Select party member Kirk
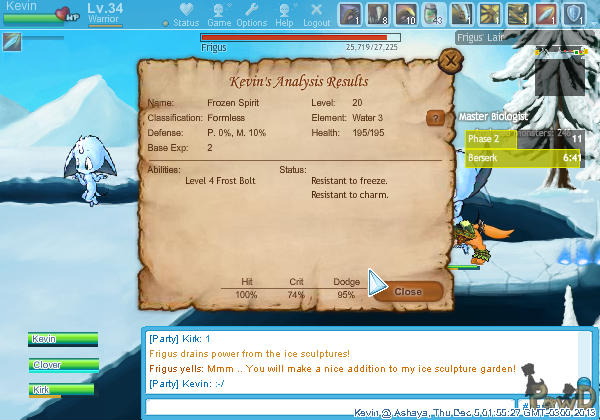 (62, 390)
